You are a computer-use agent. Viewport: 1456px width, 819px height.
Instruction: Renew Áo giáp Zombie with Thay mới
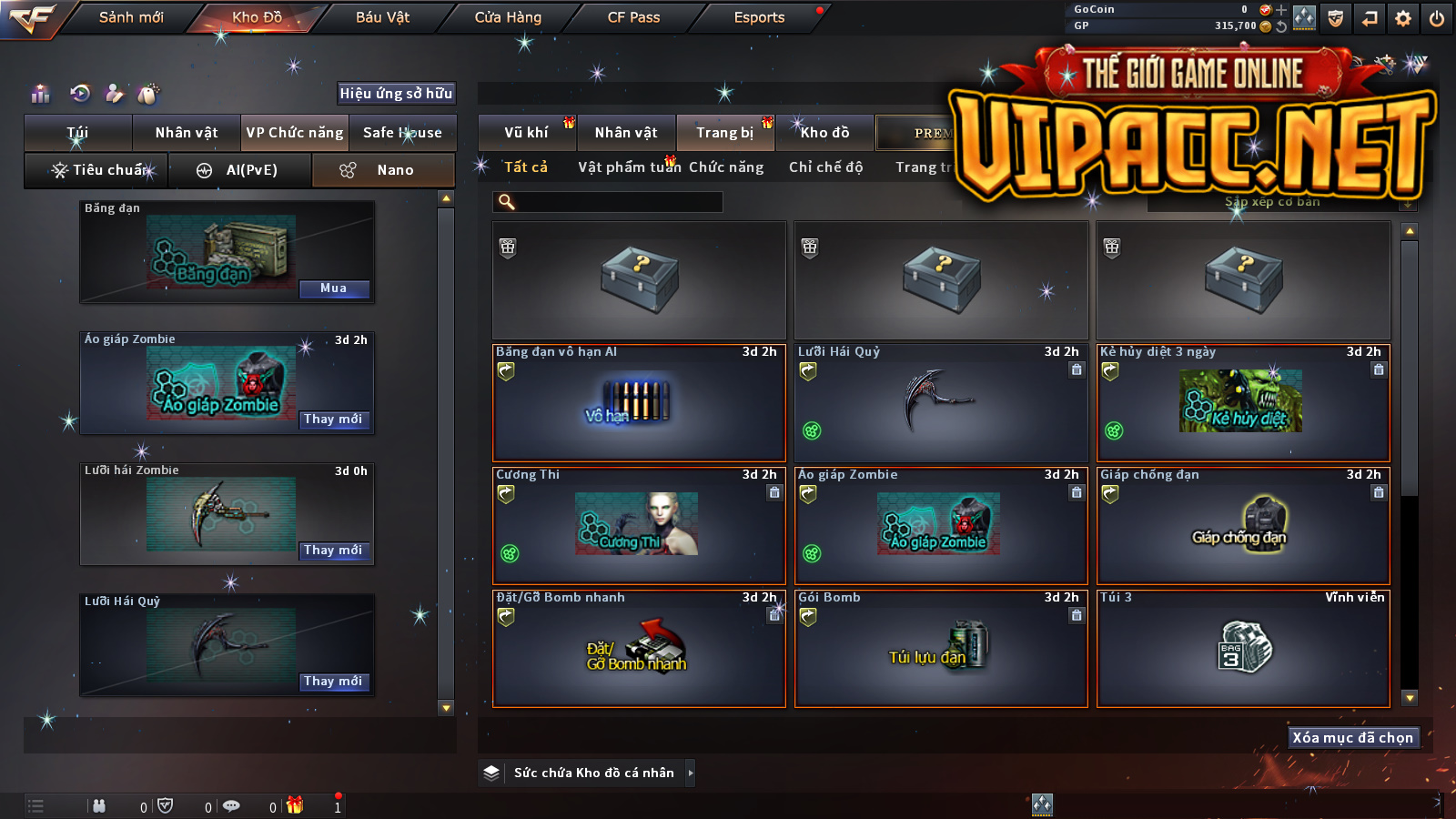coord(334,420)
